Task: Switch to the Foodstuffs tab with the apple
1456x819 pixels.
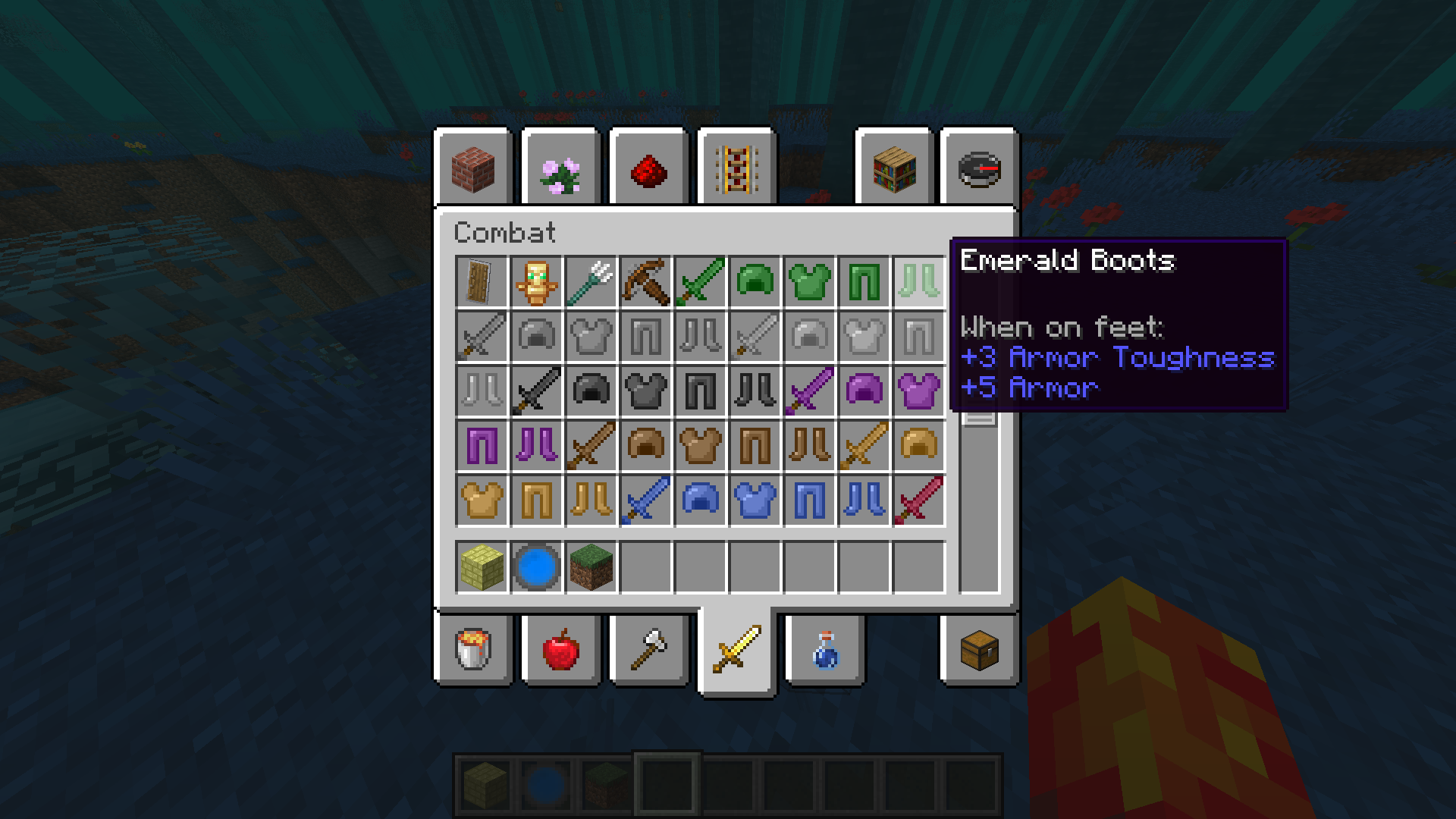Action: (561, 651)
